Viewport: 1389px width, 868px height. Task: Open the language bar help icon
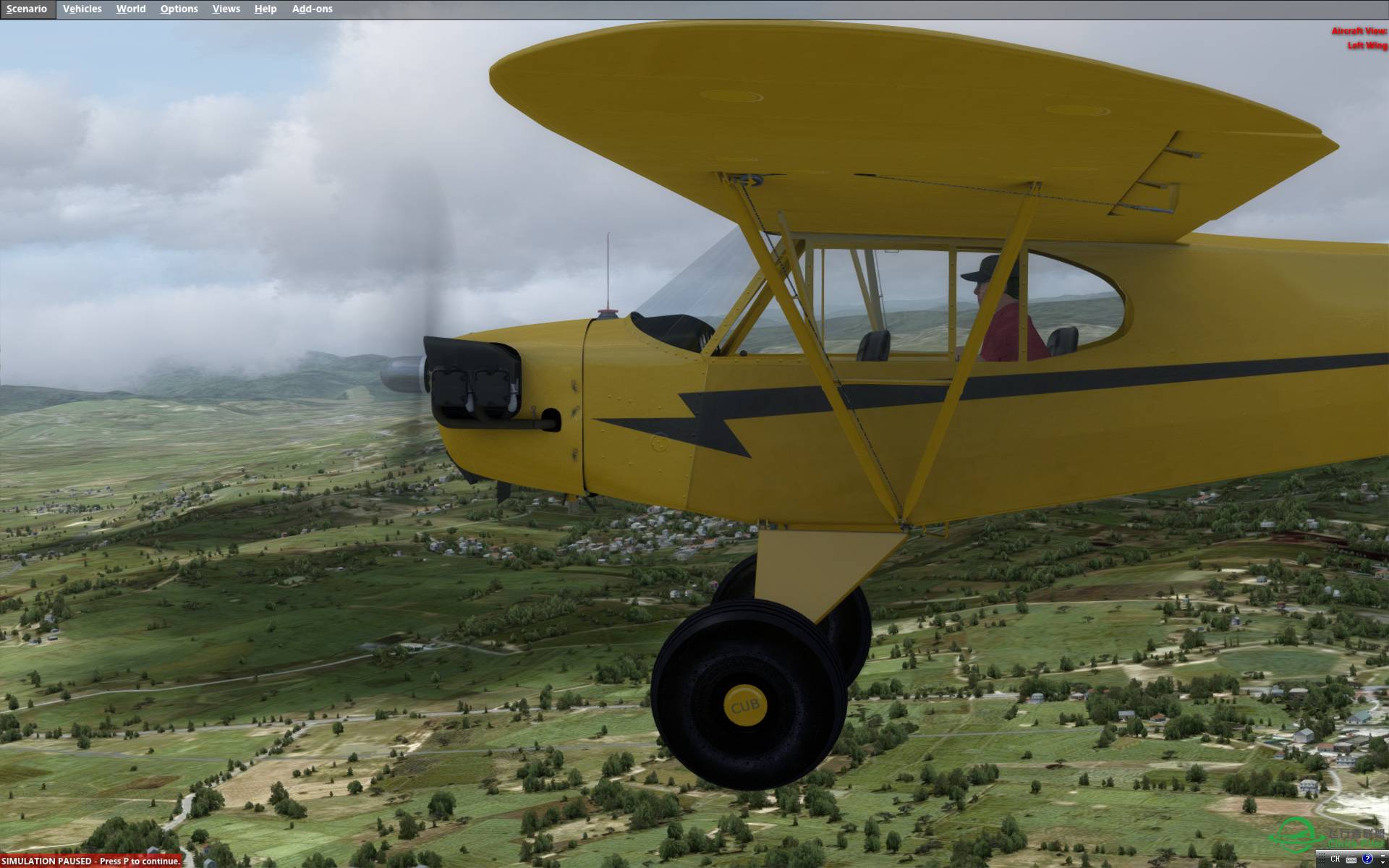[1367, 859]
